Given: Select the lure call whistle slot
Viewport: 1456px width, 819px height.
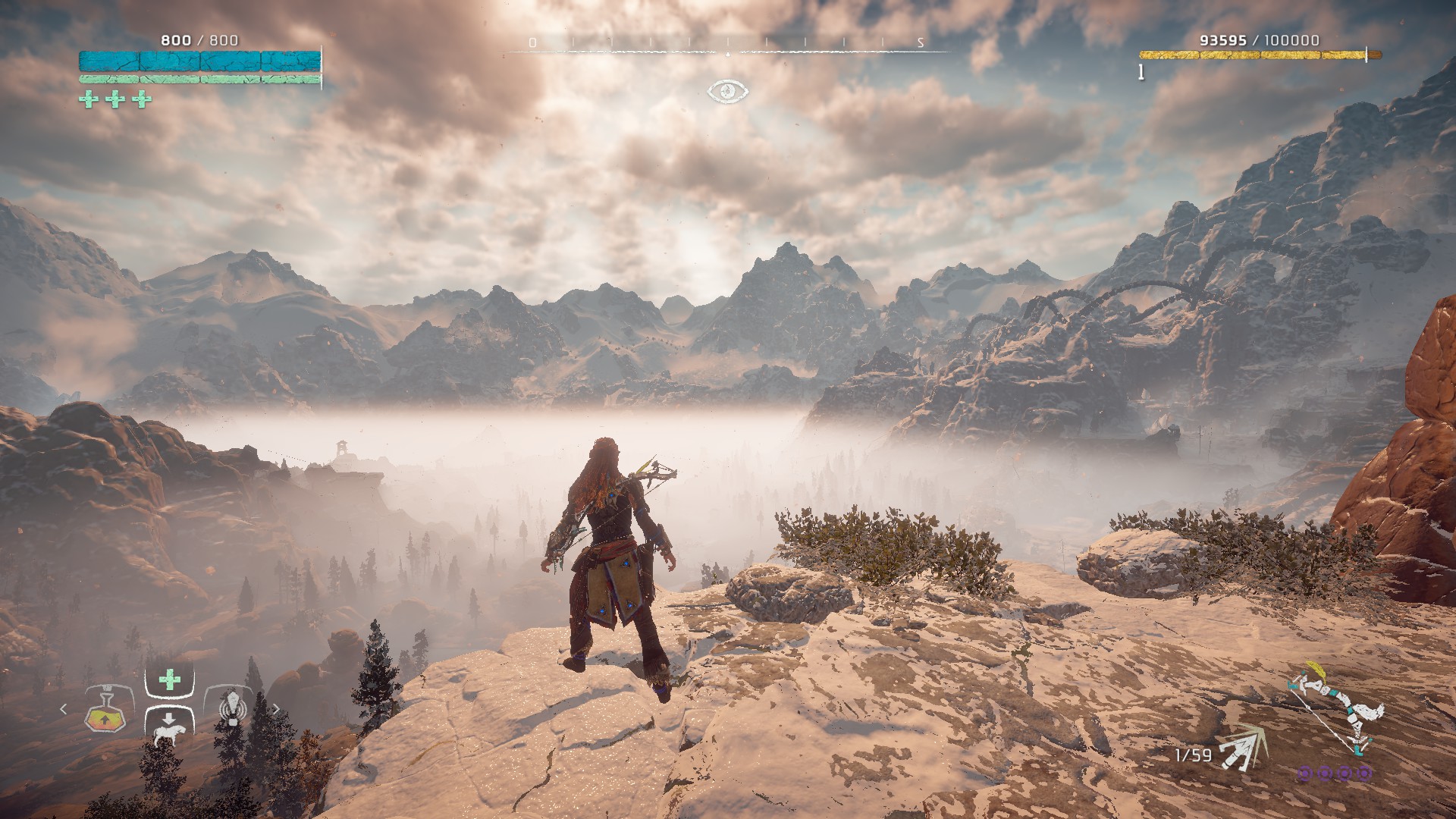Looking at the screenshot, I should [233, 708].
